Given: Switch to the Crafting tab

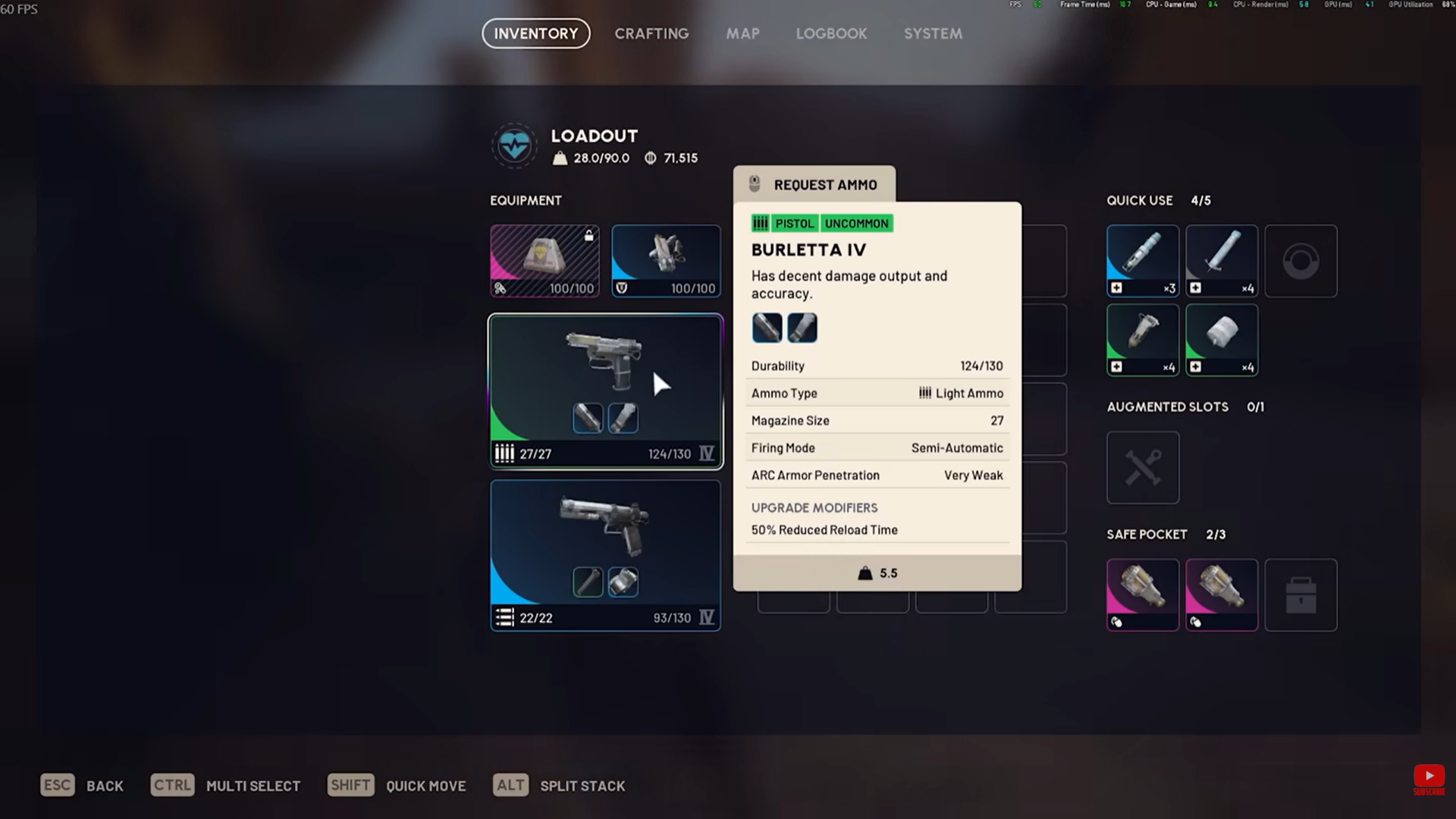Looking at the screenshot, I should pyautogui.click(x=651, y=33).
